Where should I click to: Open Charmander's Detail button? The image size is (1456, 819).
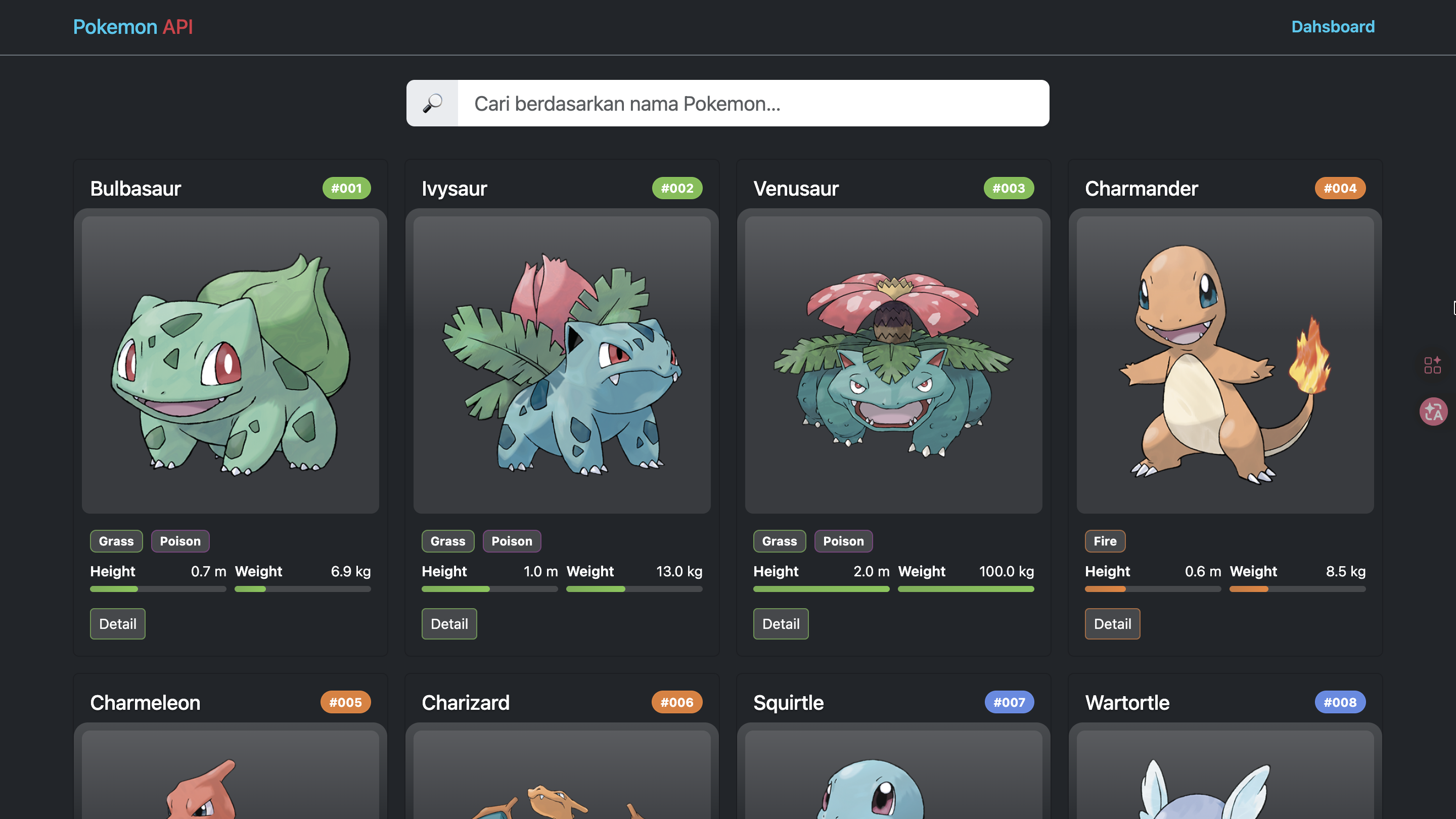coord(1112,623)
